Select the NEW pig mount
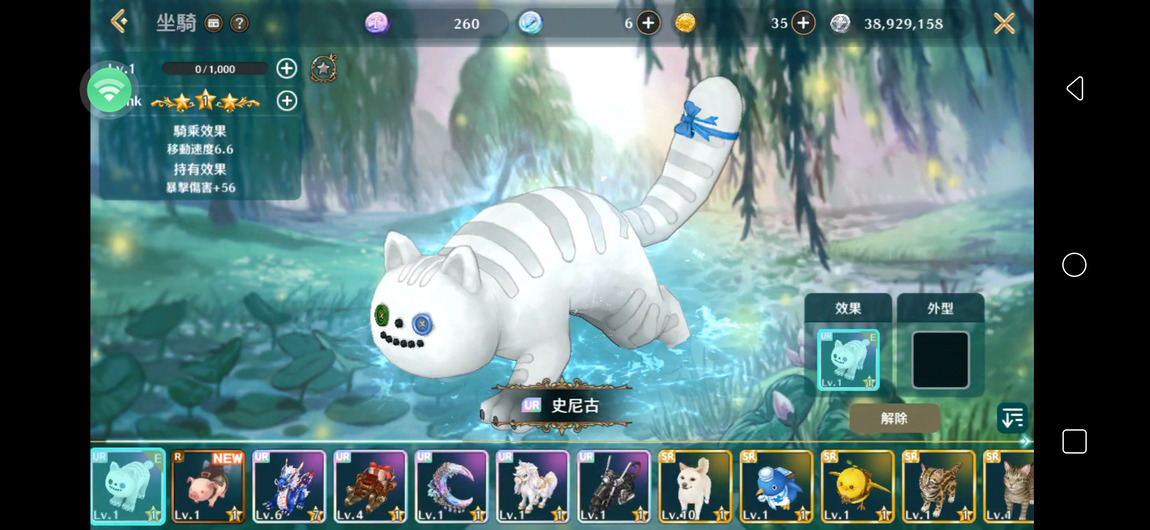Screen dimensions: 1150x530 point(209,487)
